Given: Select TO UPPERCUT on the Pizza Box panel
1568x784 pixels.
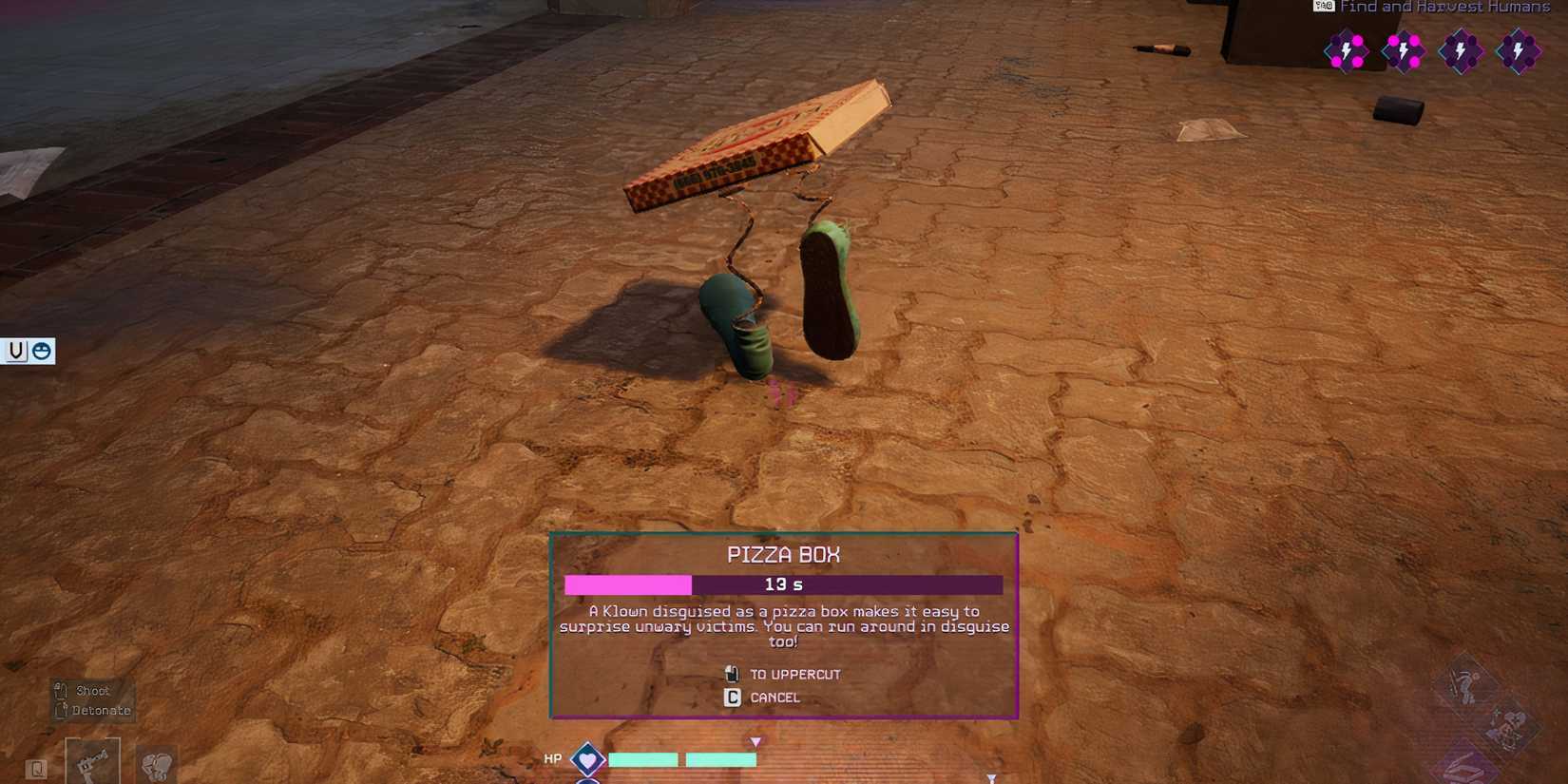Looking at the screenshot, I should (x=794, y=674).
